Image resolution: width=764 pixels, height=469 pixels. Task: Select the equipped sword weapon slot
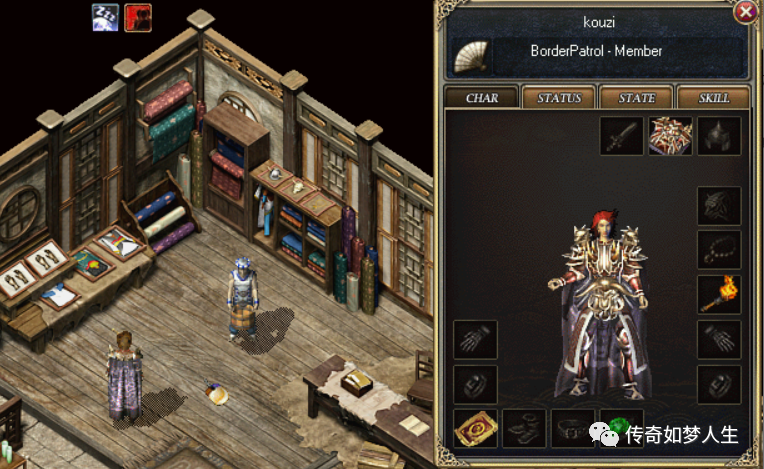pyautogui.click(x=621, y=136)
